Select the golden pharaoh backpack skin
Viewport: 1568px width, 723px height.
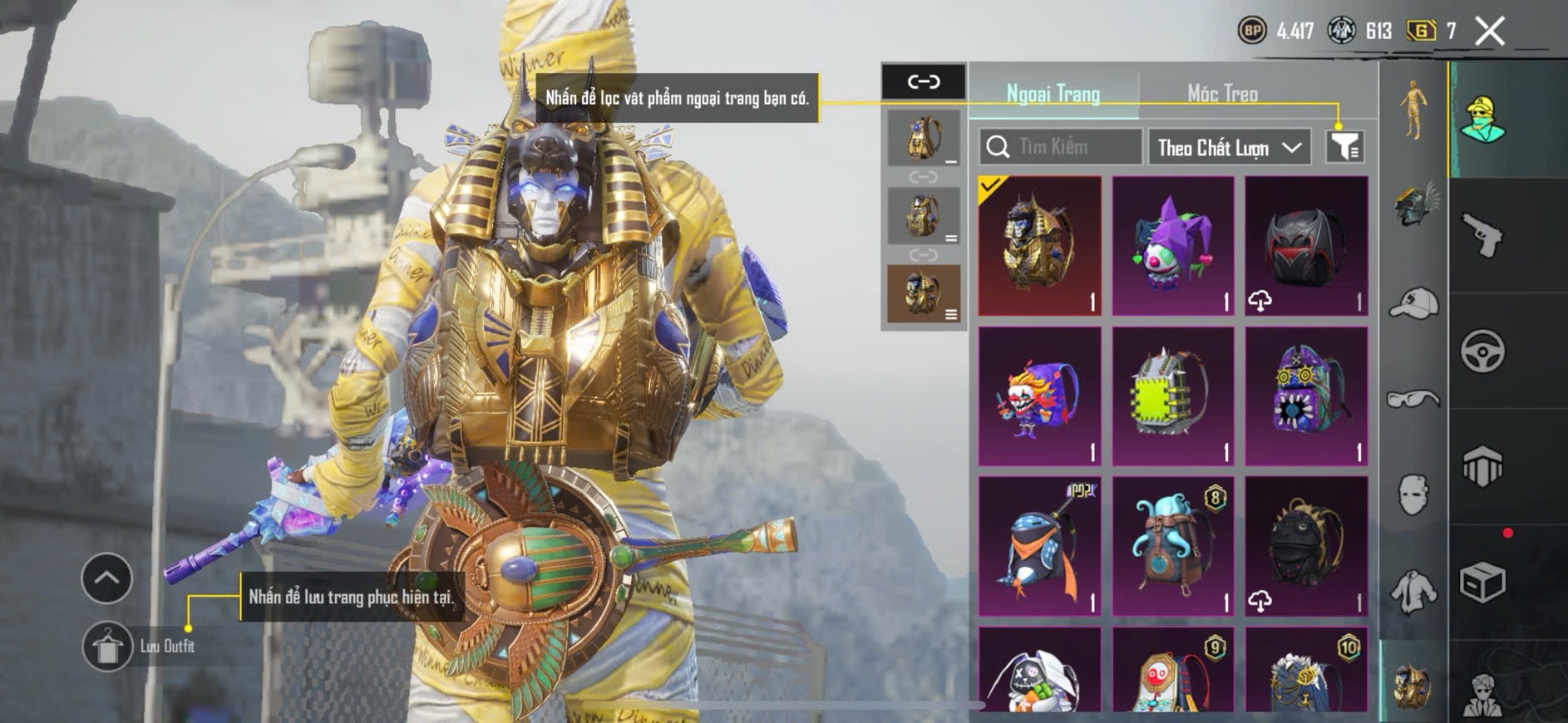tap(1040, 246)
